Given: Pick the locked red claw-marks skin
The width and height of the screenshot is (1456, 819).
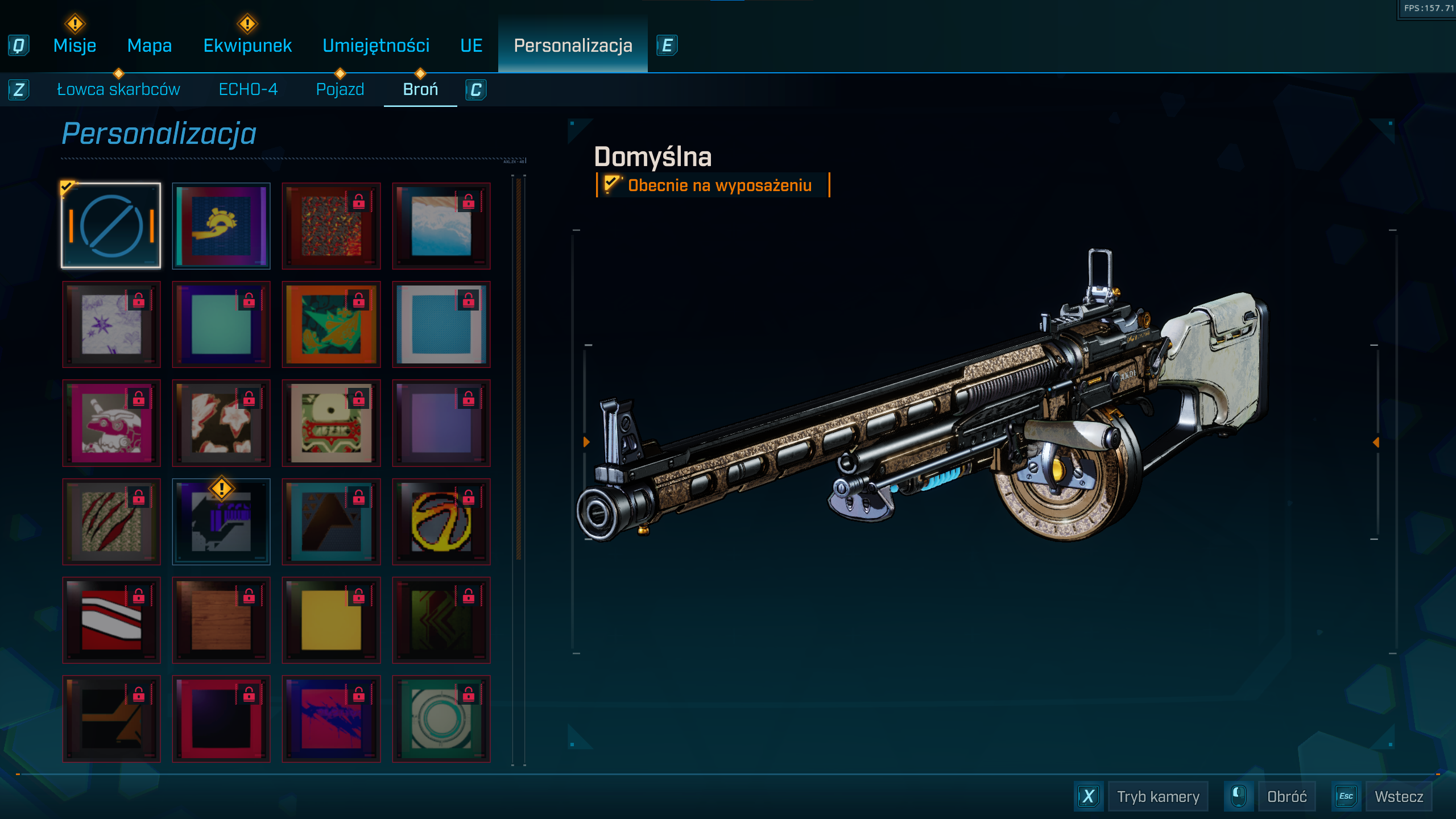Looking at the screenshot, I should pos(111,522).
